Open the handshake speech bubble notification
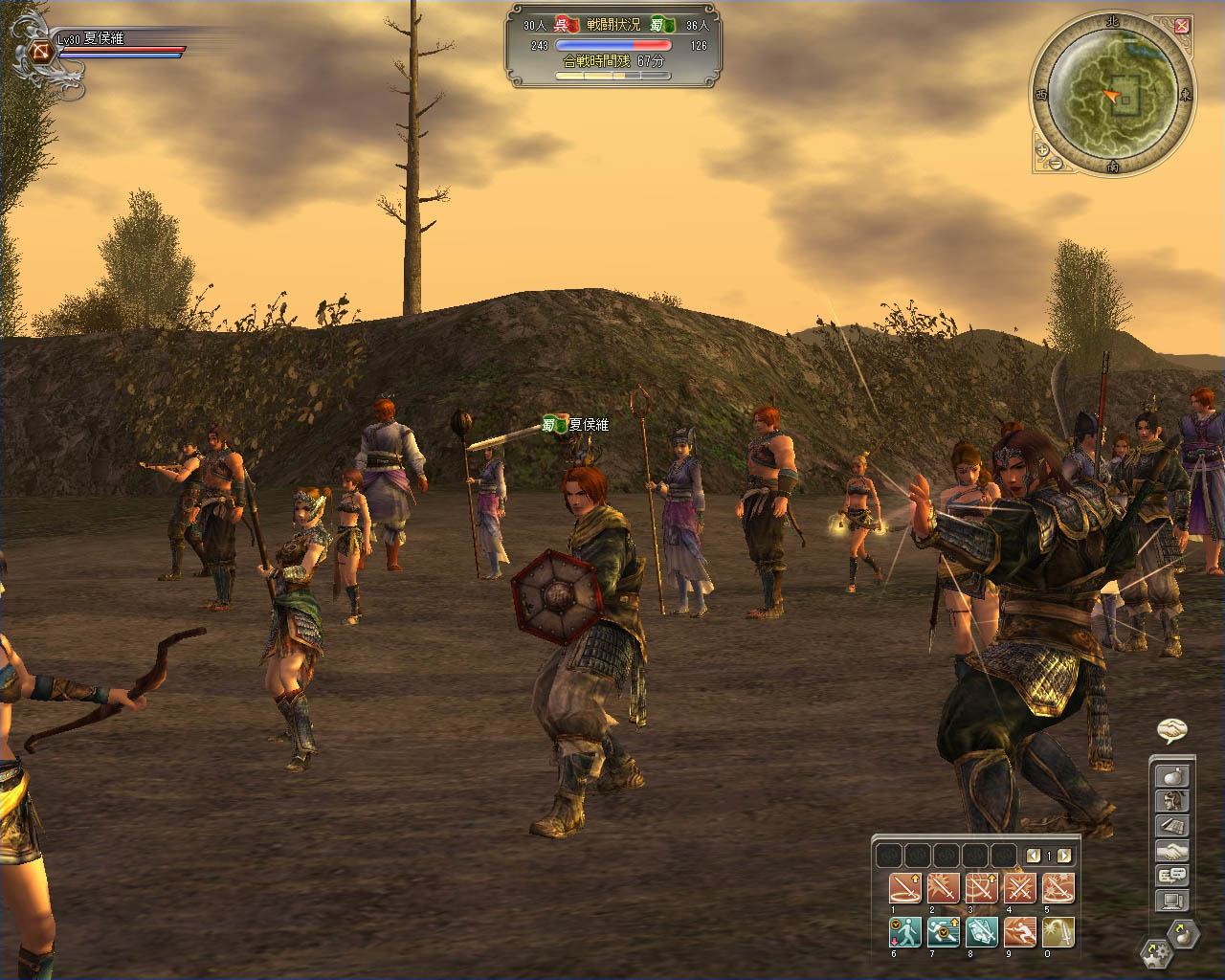This screenshot has height=980, width=1225. (x=1171, y=731)
